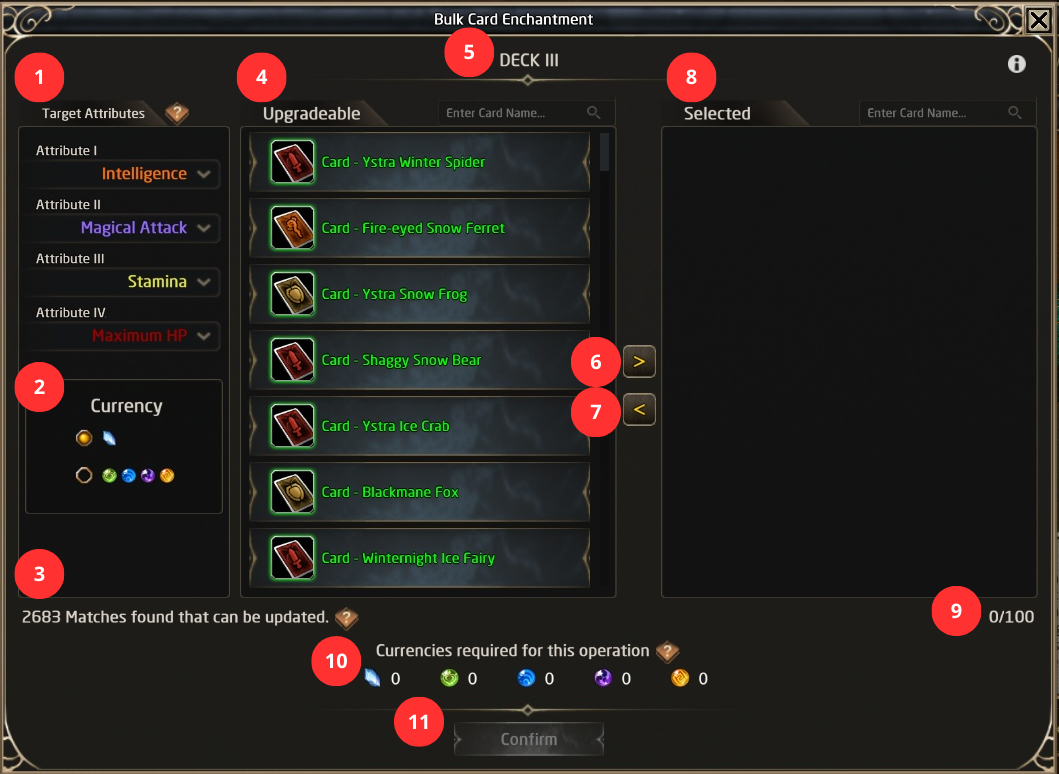Click the left arrow remove button
Screen dimensions: 1059x774
coord(639,409)
